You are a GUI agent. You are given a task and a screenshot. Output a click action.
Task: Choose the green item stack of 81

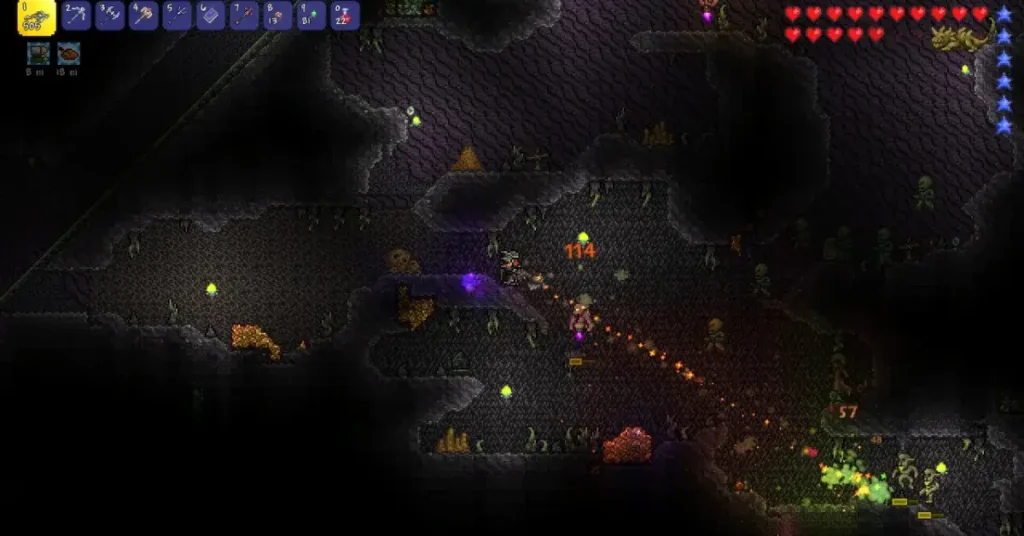click(x=311, y=15)
